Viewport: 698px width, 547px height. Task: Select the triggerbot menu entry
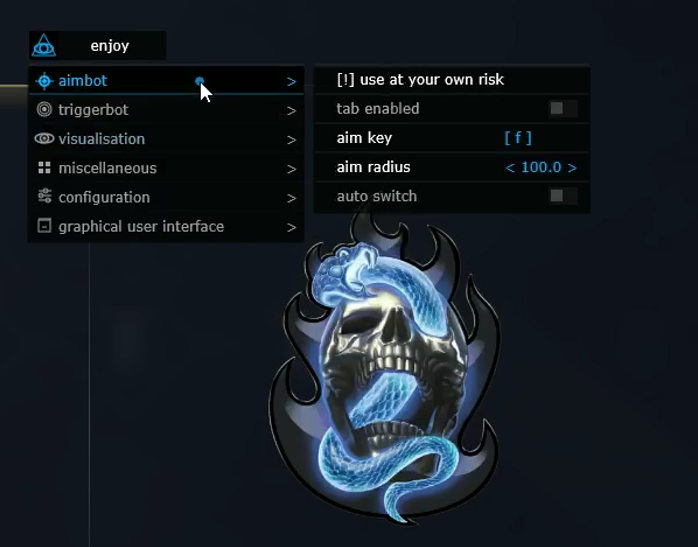pos(93,110)
